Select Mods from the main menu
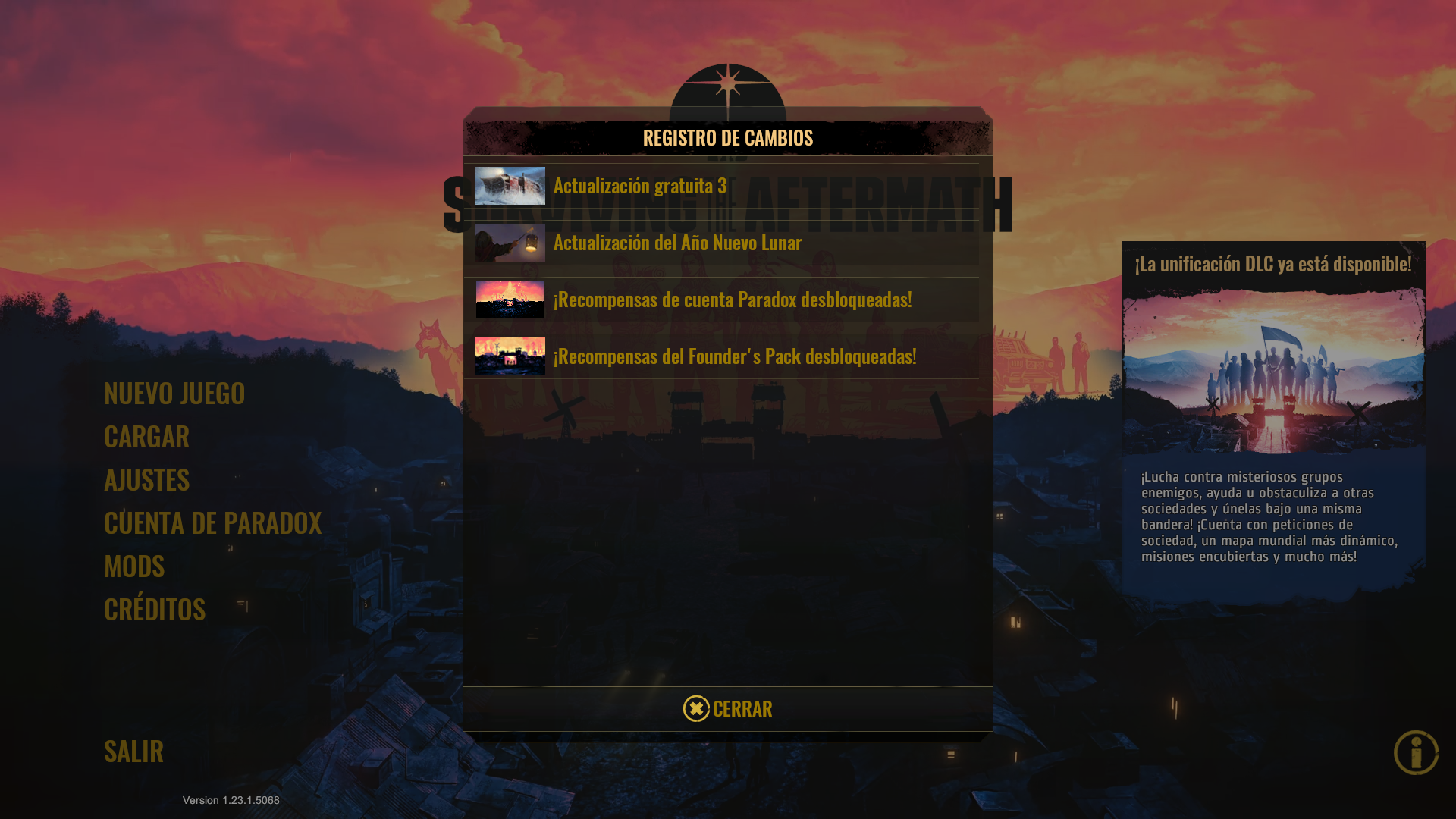 133,566
